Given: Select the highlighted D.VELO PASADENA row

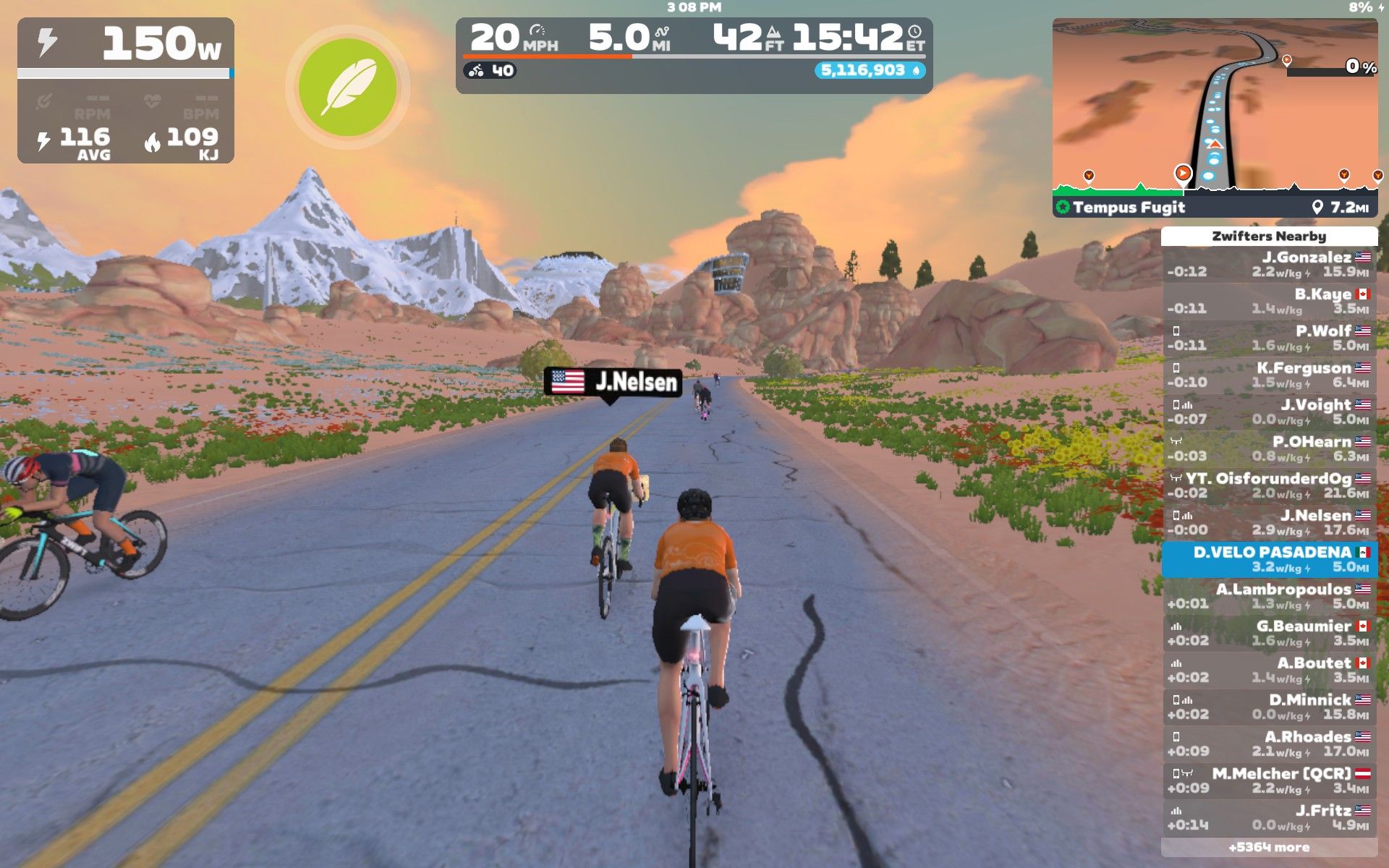Looking at the screenshot, I should 1269,560.
